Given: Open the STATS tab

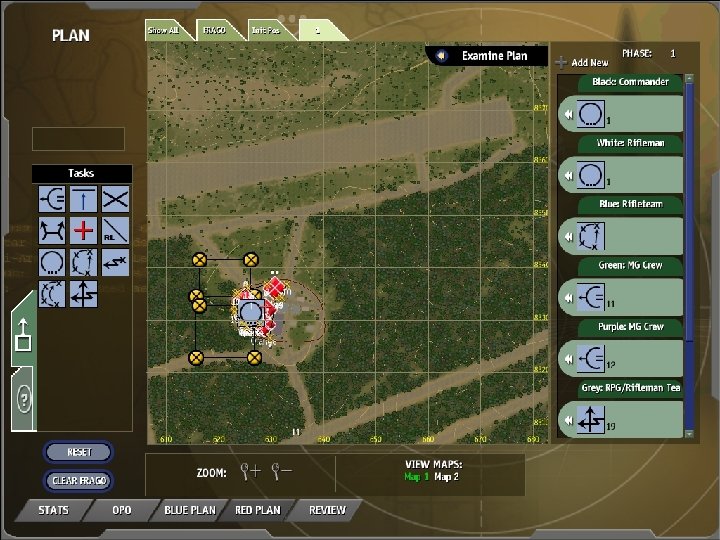Looking at the screenshot, I should pos(53,510).
